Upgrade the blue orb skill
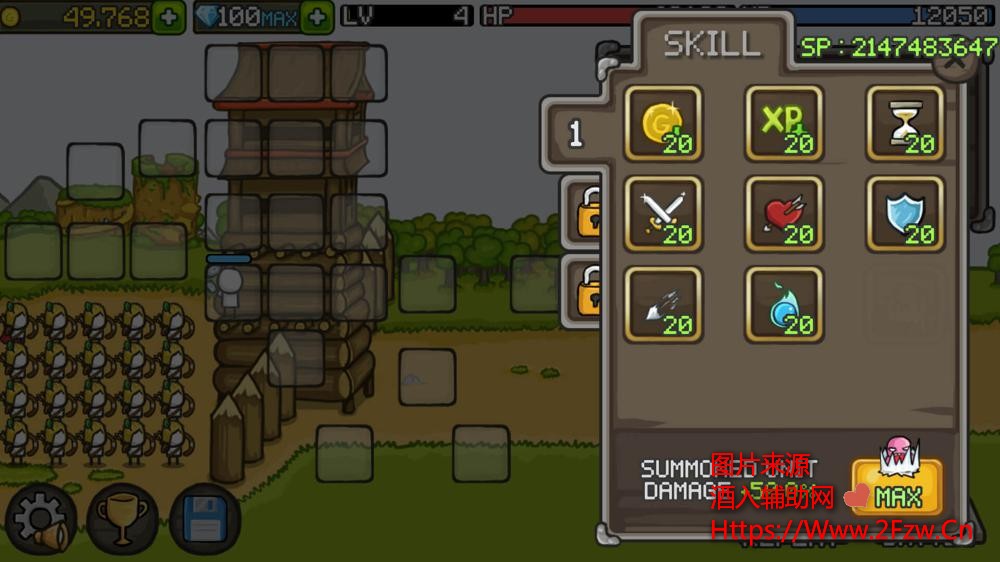The image size is (1000, 562). tap(784, 304)
